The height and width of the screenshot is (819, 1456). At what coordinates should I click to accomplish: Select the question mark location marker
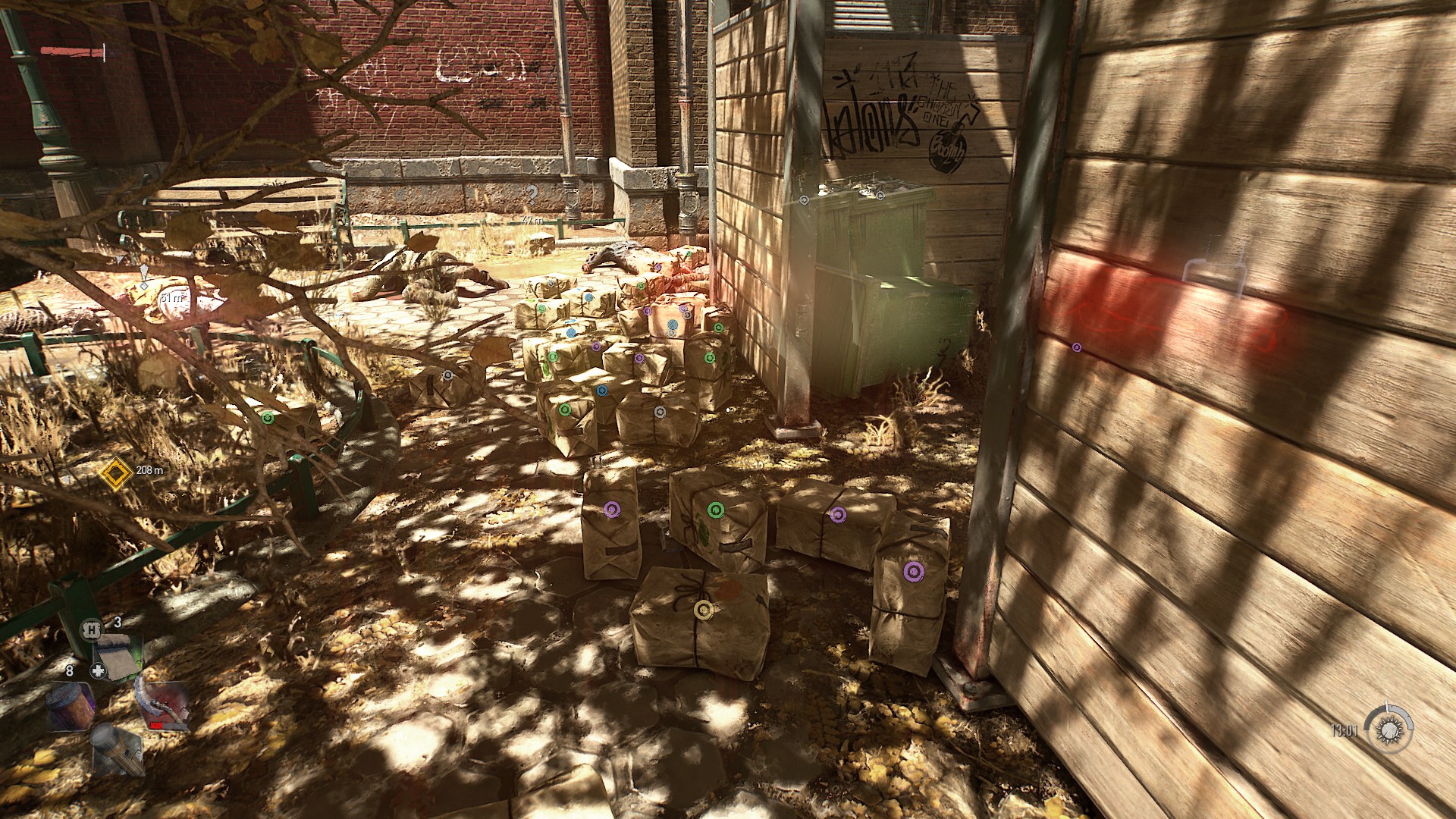533,193
